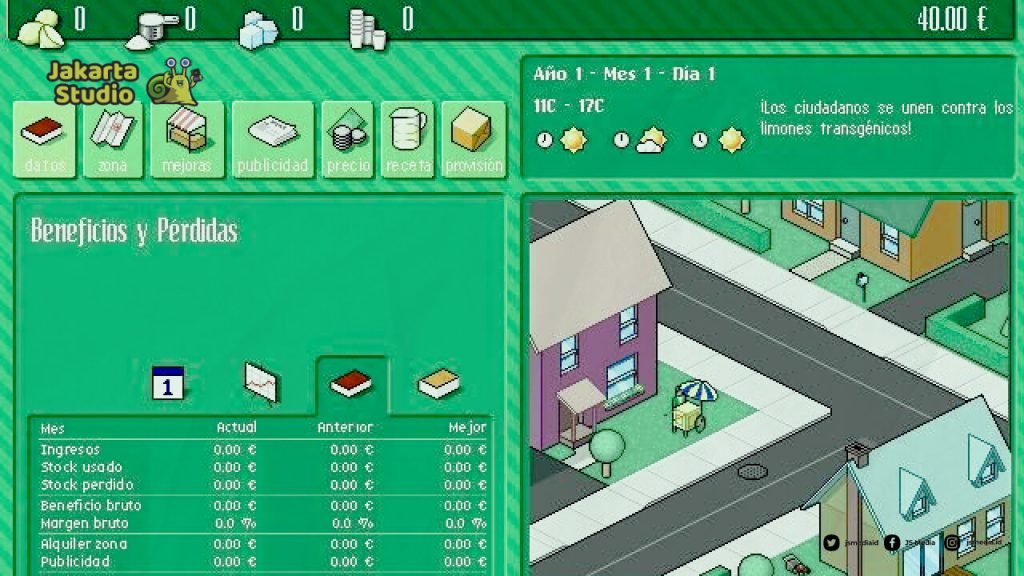
Task: Open the Facebook social link
Action: click(x=892, y=543)
